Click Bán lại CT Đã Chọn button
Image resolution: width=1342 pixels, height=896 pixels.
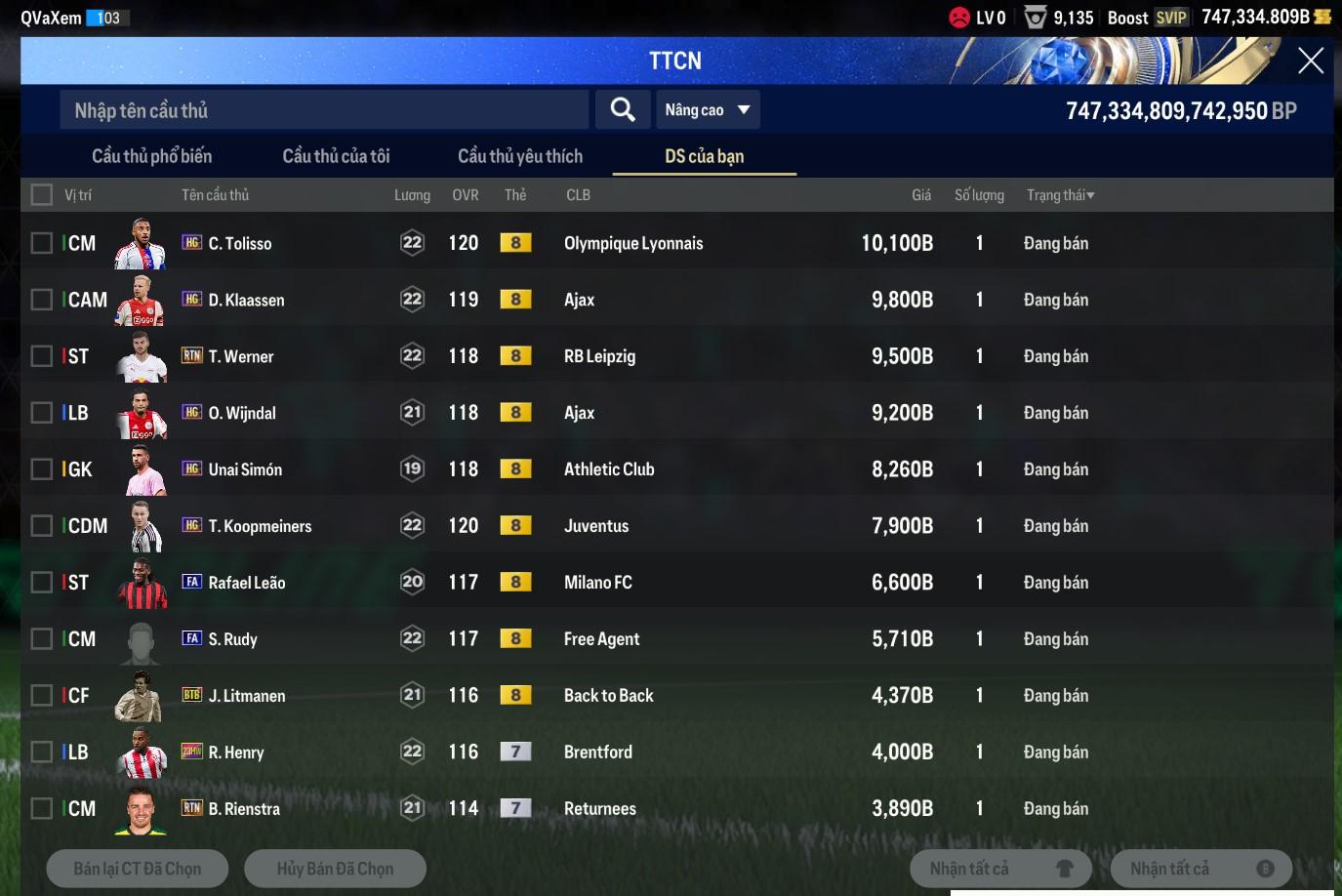[x=138, y=869]
